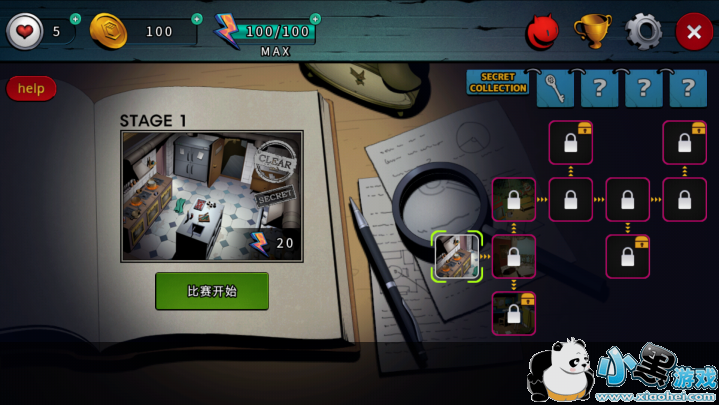Open the Secret Collection label
The image size is (719, 405).
coord(498,84)
